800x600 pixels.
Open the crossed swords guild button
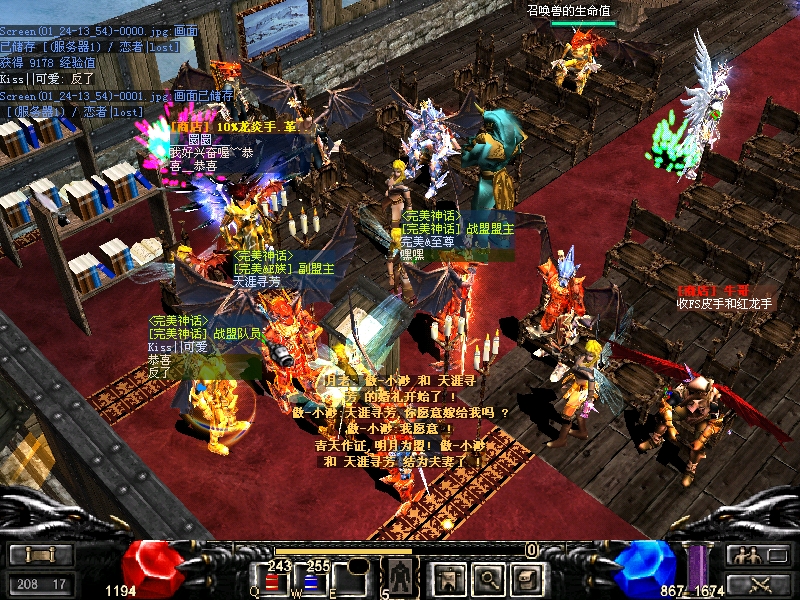pos(758,584)
